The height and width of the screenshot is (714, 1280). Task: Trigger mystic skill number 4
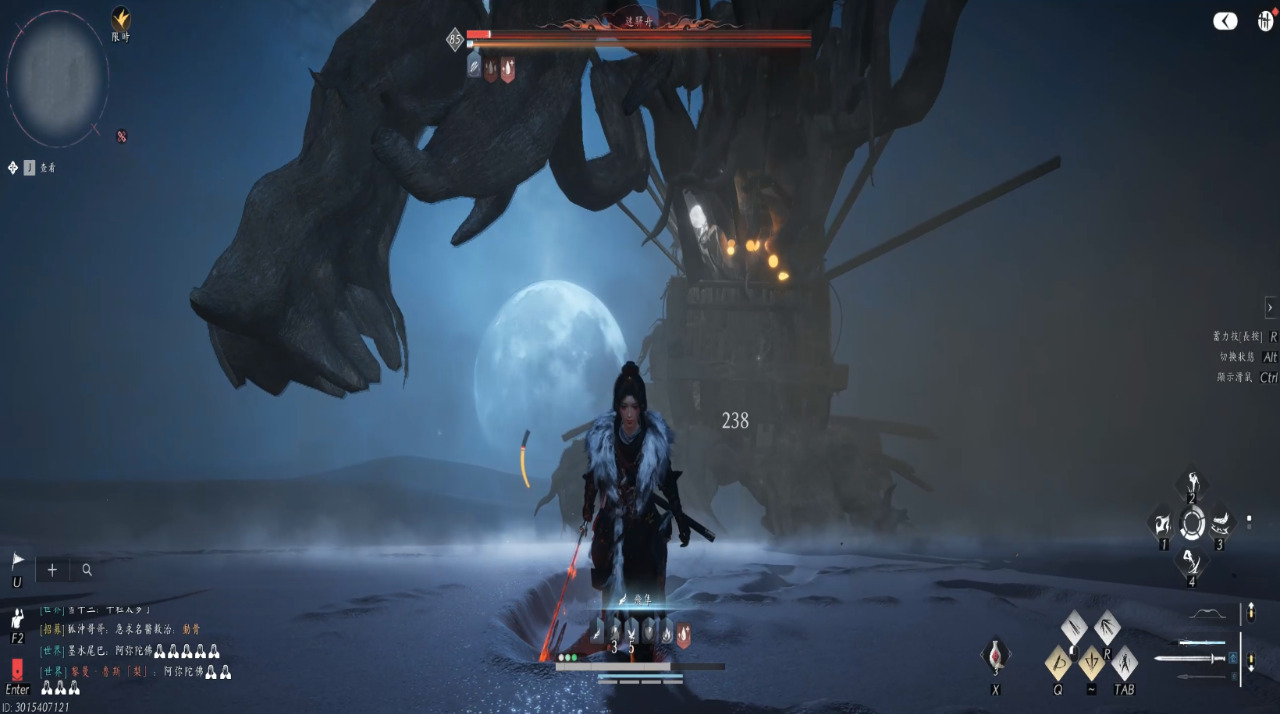1190,562
